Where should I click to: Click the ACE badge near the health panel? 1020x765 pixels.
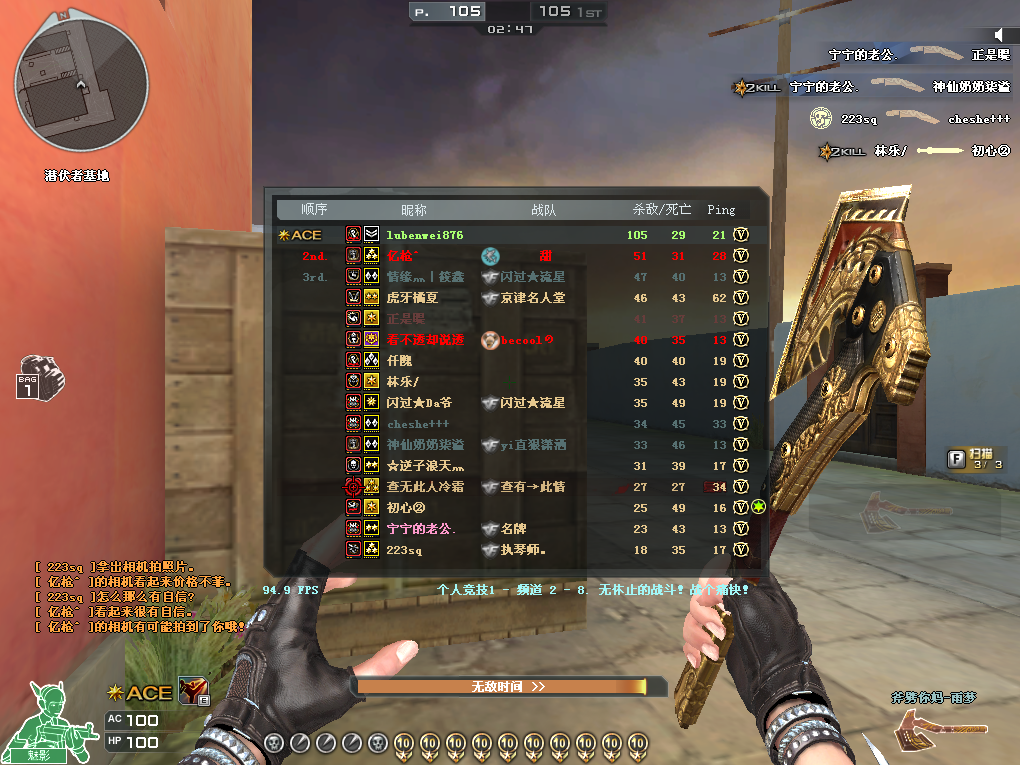click(x=140, y=692)
